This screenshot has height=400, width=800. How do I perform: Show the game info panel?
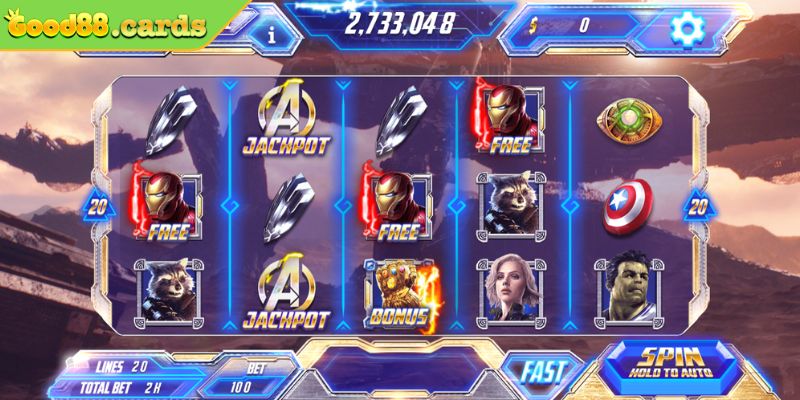tap(272, 32)
